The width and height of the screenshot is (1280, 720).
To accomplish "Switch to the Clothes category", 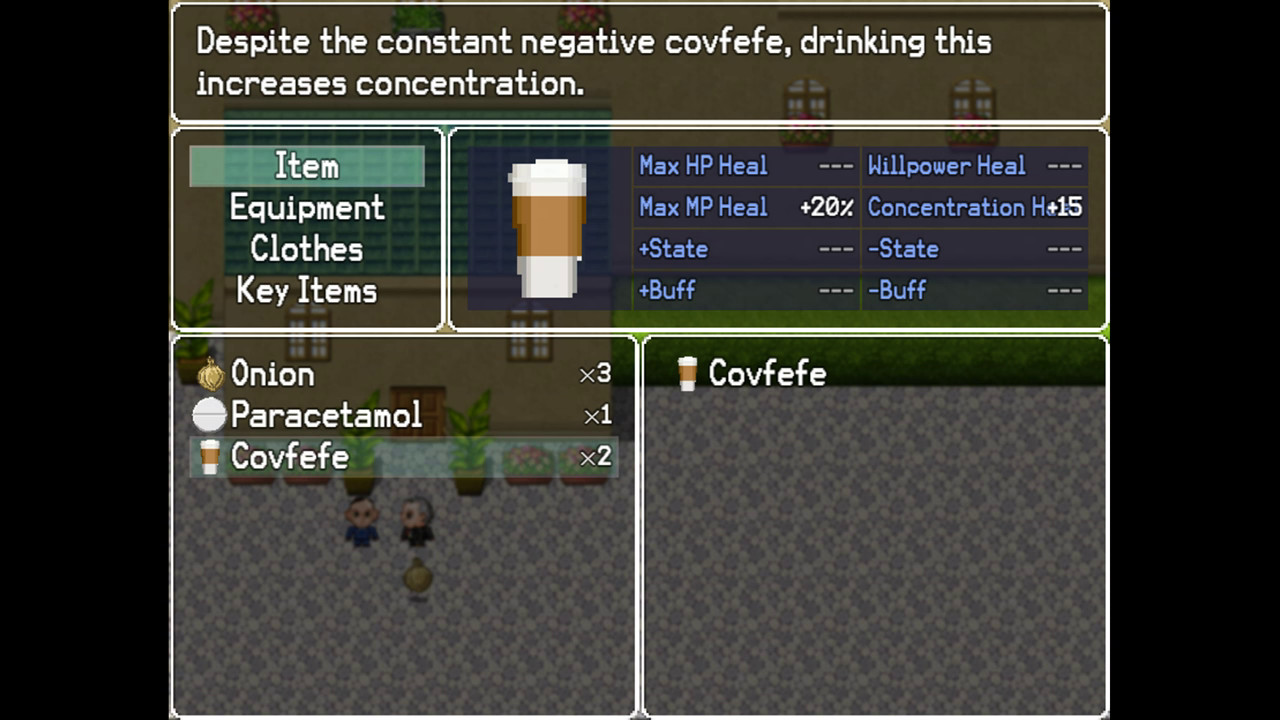I will click(306, 249).
